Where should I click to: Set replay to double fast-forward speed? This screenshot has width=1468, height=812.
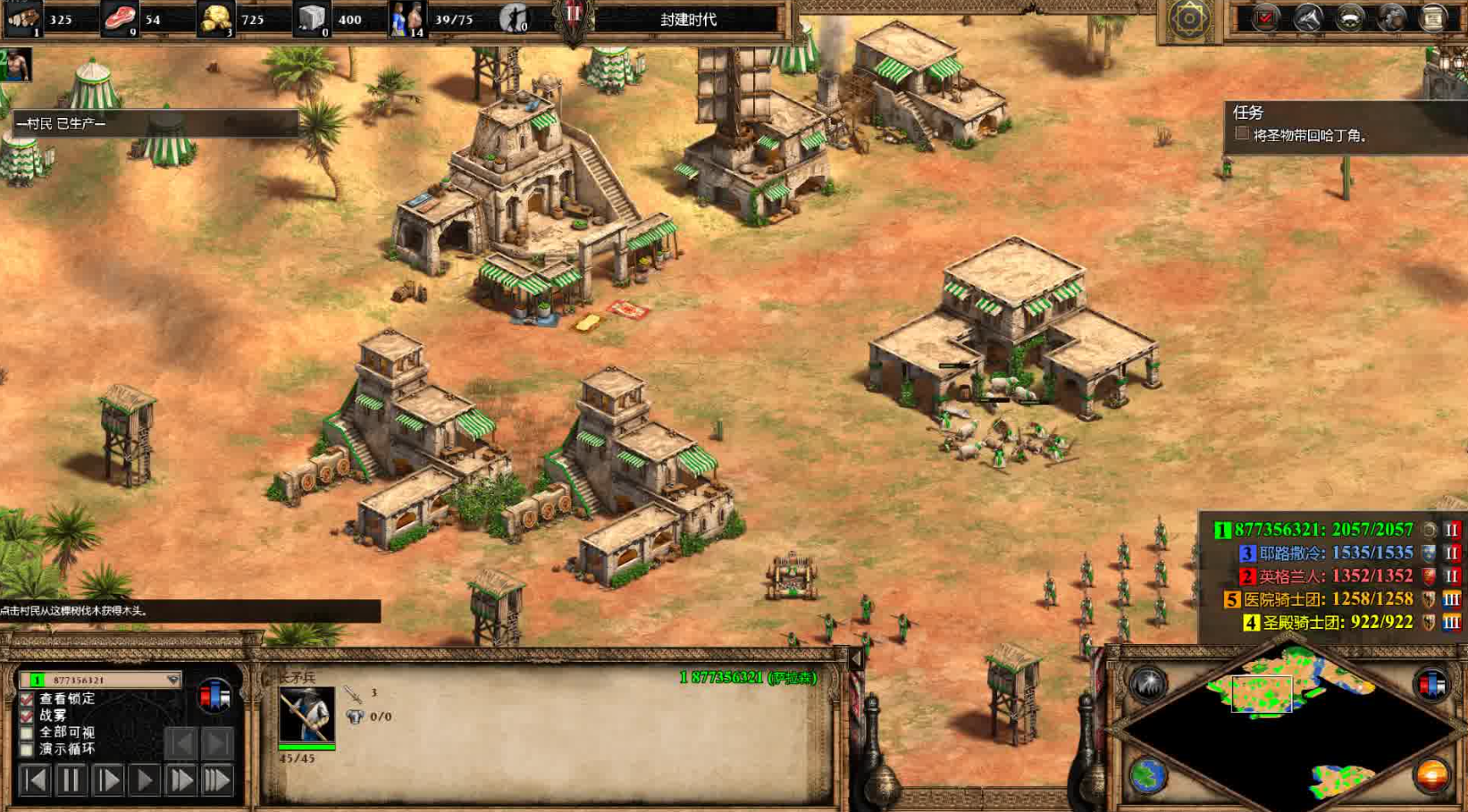pos(180,781)
